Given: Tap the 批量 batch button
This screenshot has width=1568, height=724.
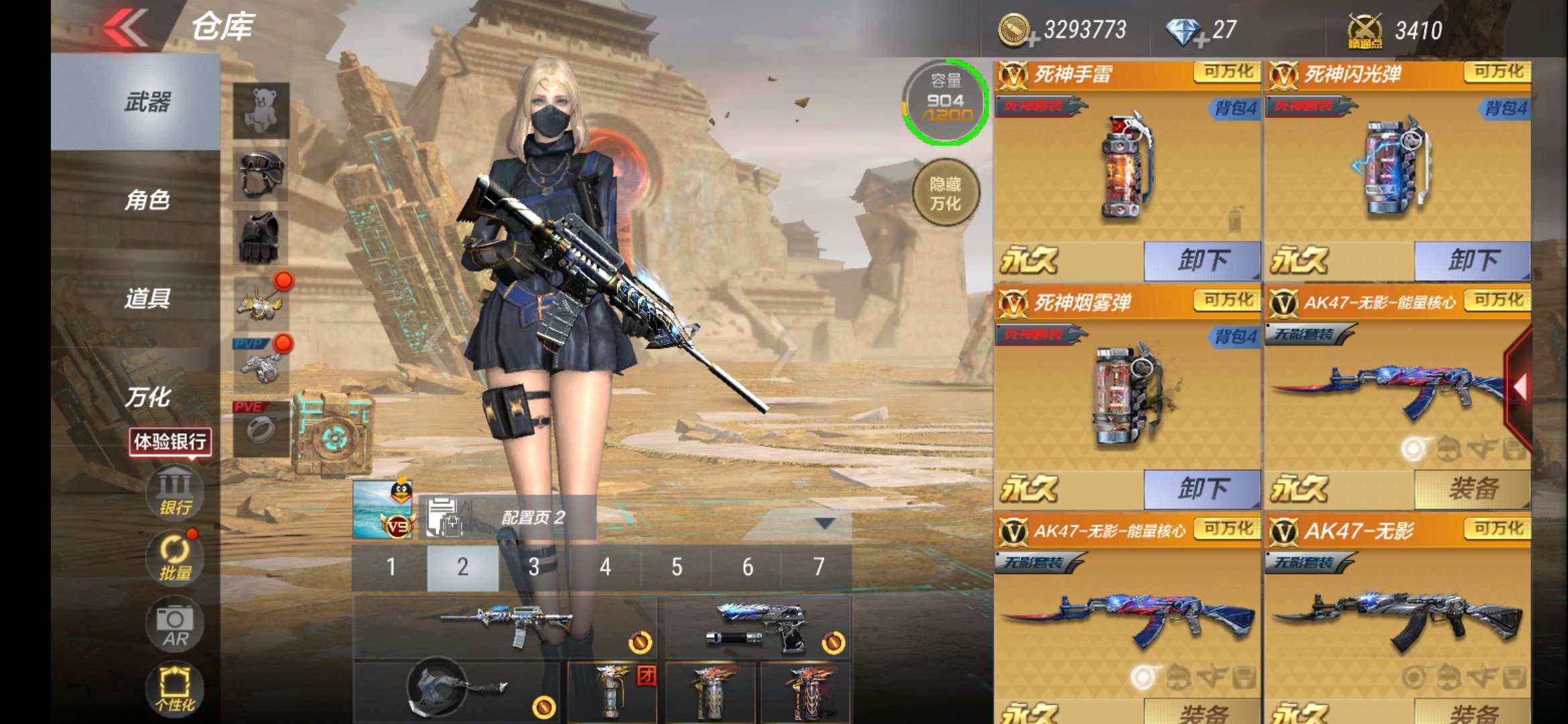Looking at the screenshot, I should [x=175, y=558].
